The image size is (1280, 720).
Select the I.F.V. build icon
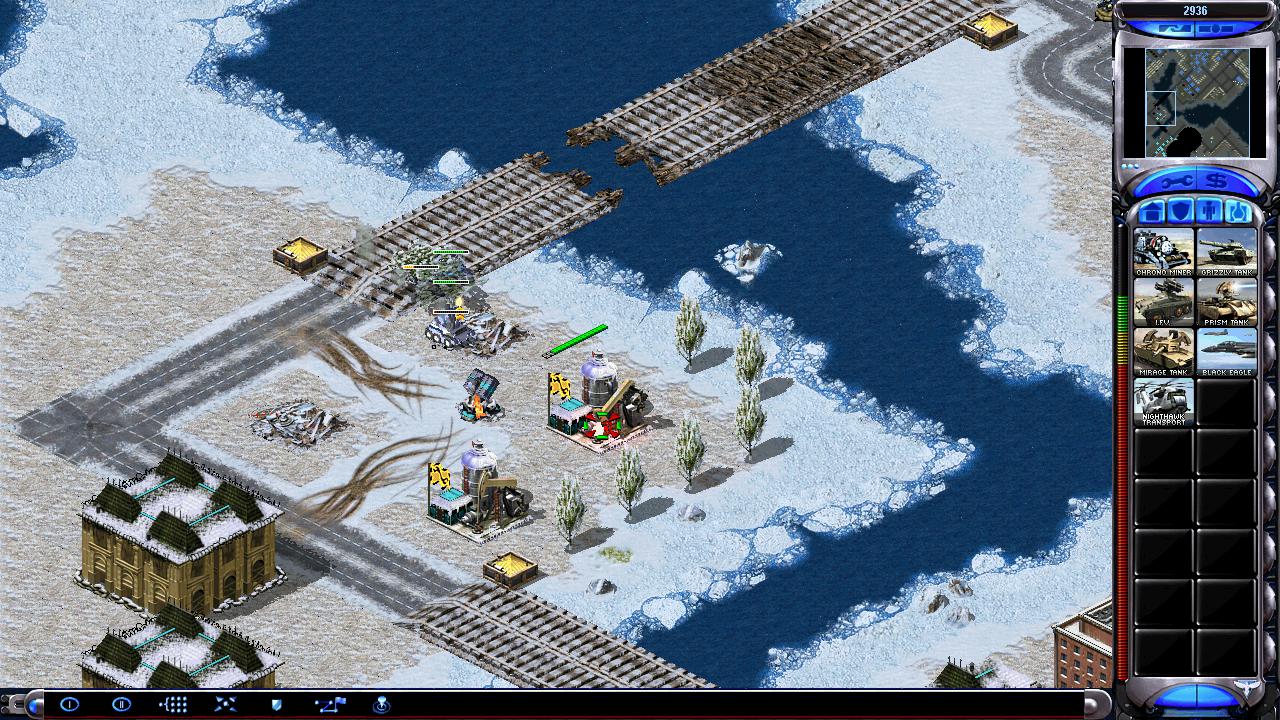pos(1164,302)
